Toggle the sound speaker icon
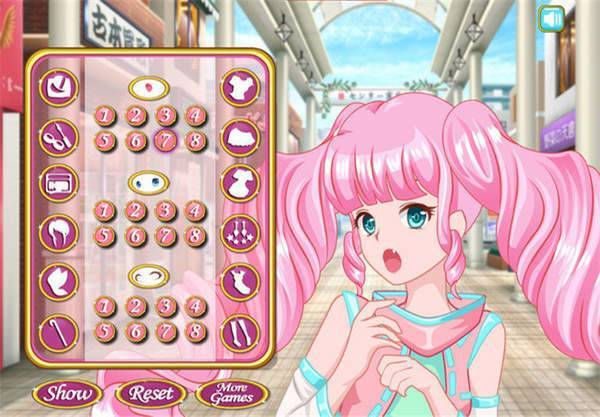Image resolution: width=600 pixels, height=417 pixels. pos(549,17)
